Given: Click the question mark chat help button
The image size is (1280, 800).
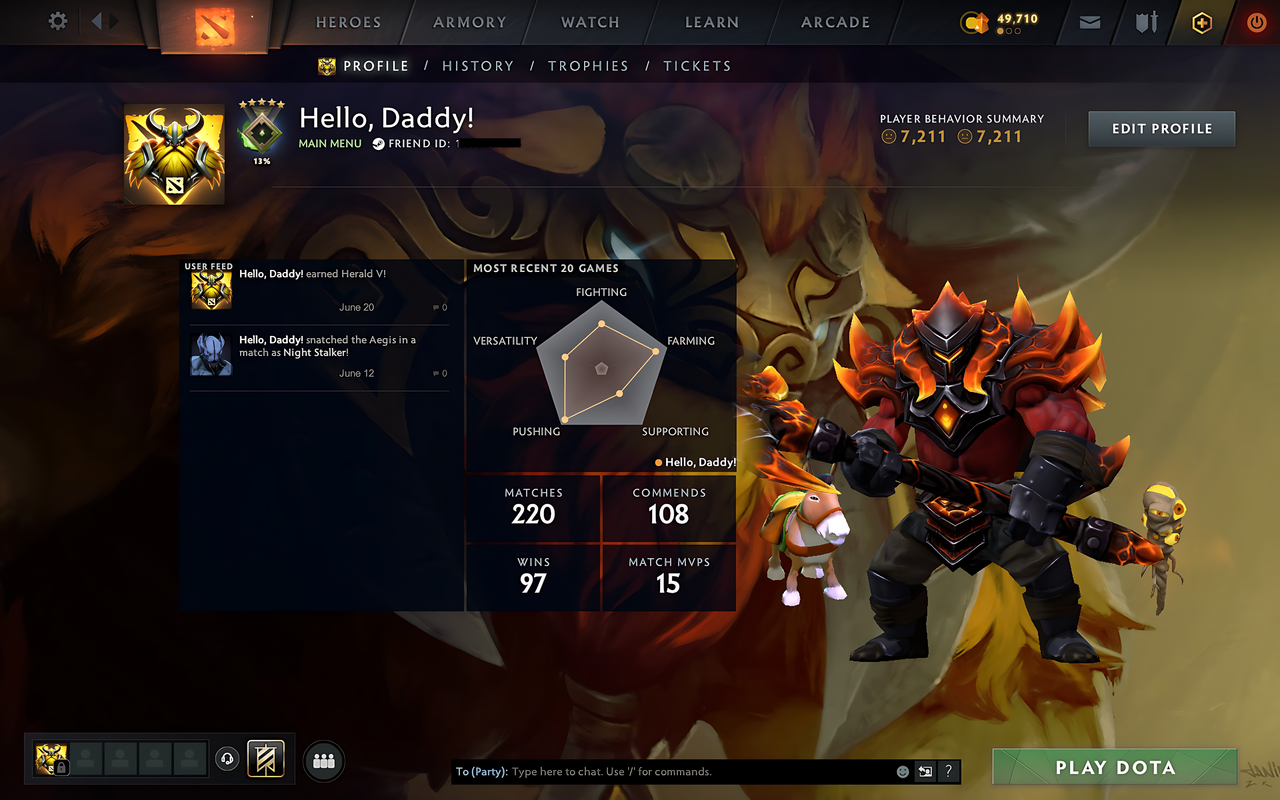Looking at the screenshot, I should click(x=948, y=771).
